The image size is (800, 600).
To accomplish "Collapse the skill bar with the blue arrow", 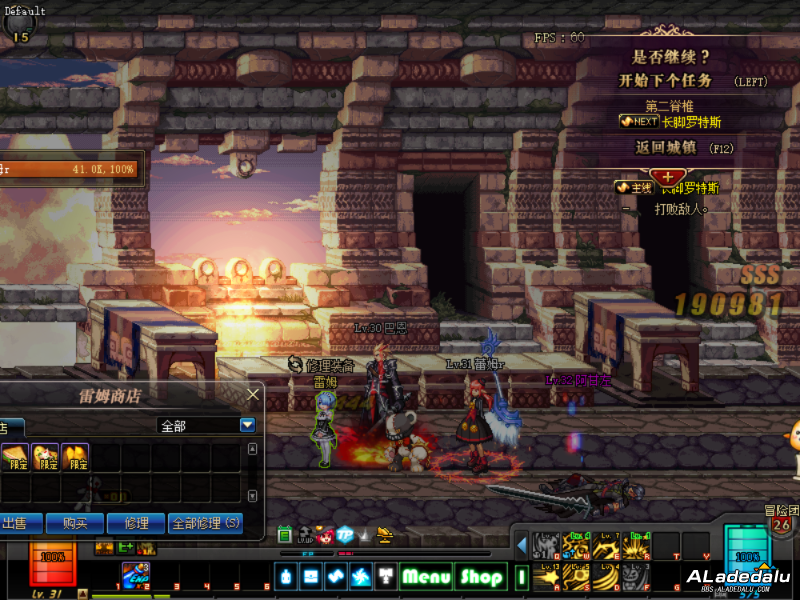I will 521,545.
